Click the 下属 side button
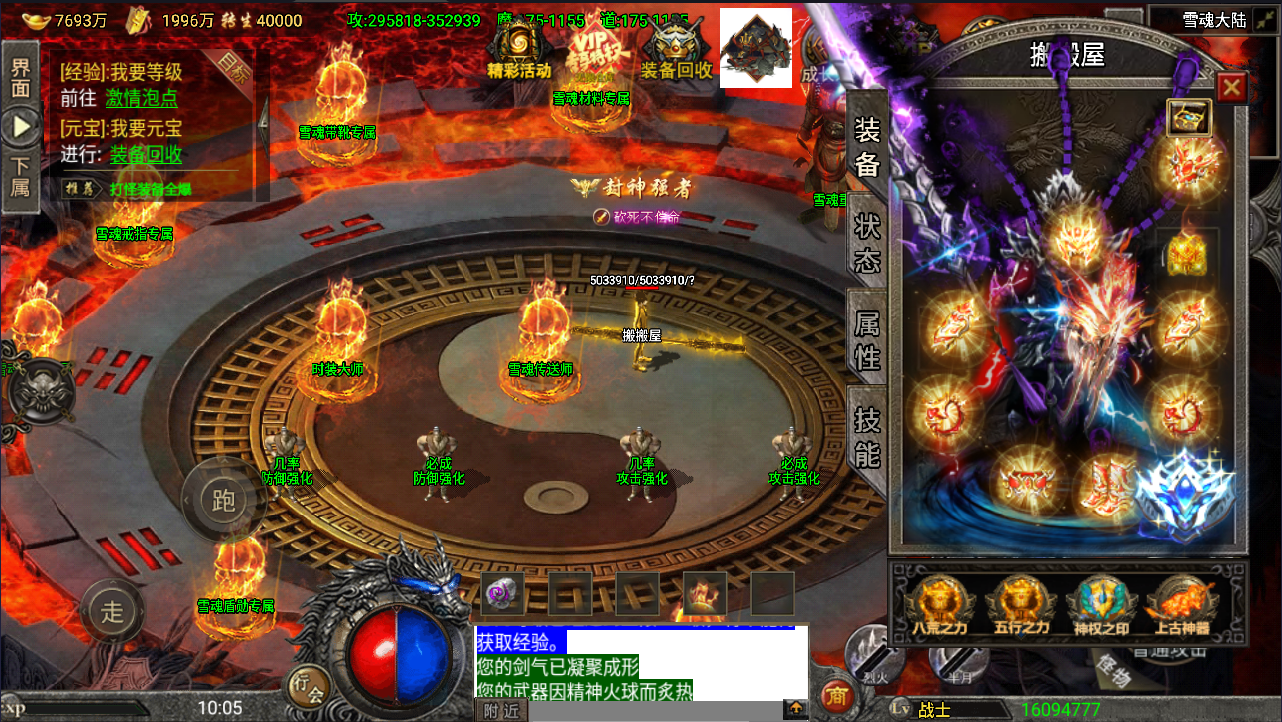The width and height of the screenshot is (1282, 722). pos(20,176)
